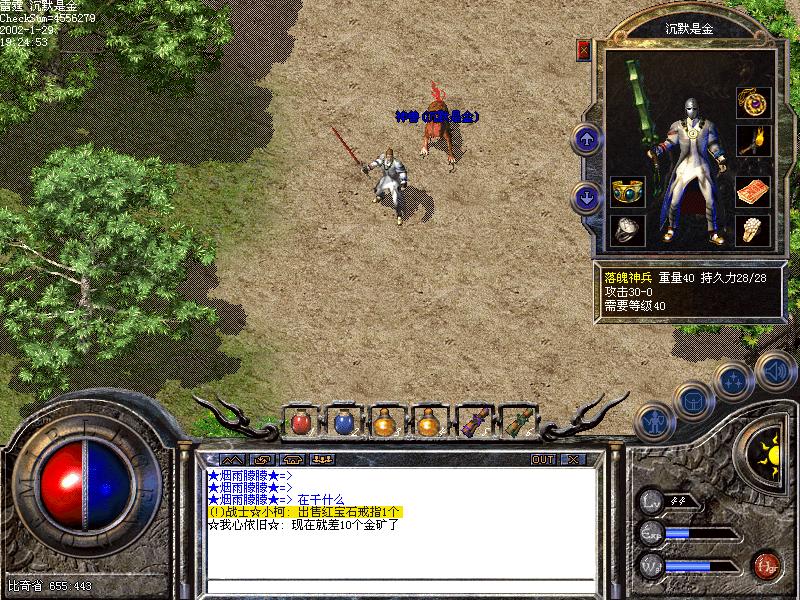Use the green-wrapped scroll in belt
The width and height of the screenshot is (800, 600).
pyautogui.click(x=516, y=422)
